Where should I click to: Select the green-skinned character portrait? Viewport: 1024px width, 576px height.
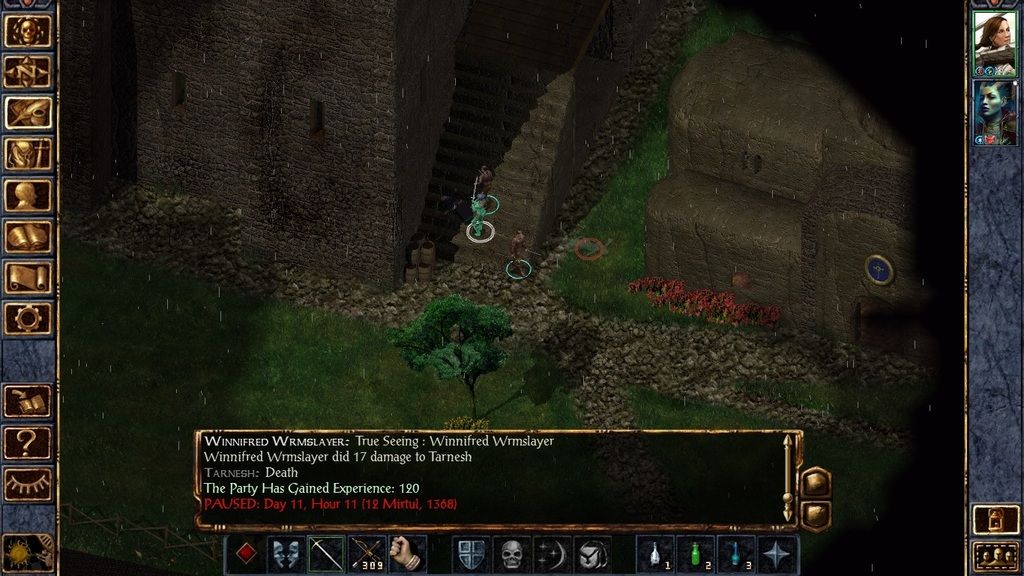[994, 112]
